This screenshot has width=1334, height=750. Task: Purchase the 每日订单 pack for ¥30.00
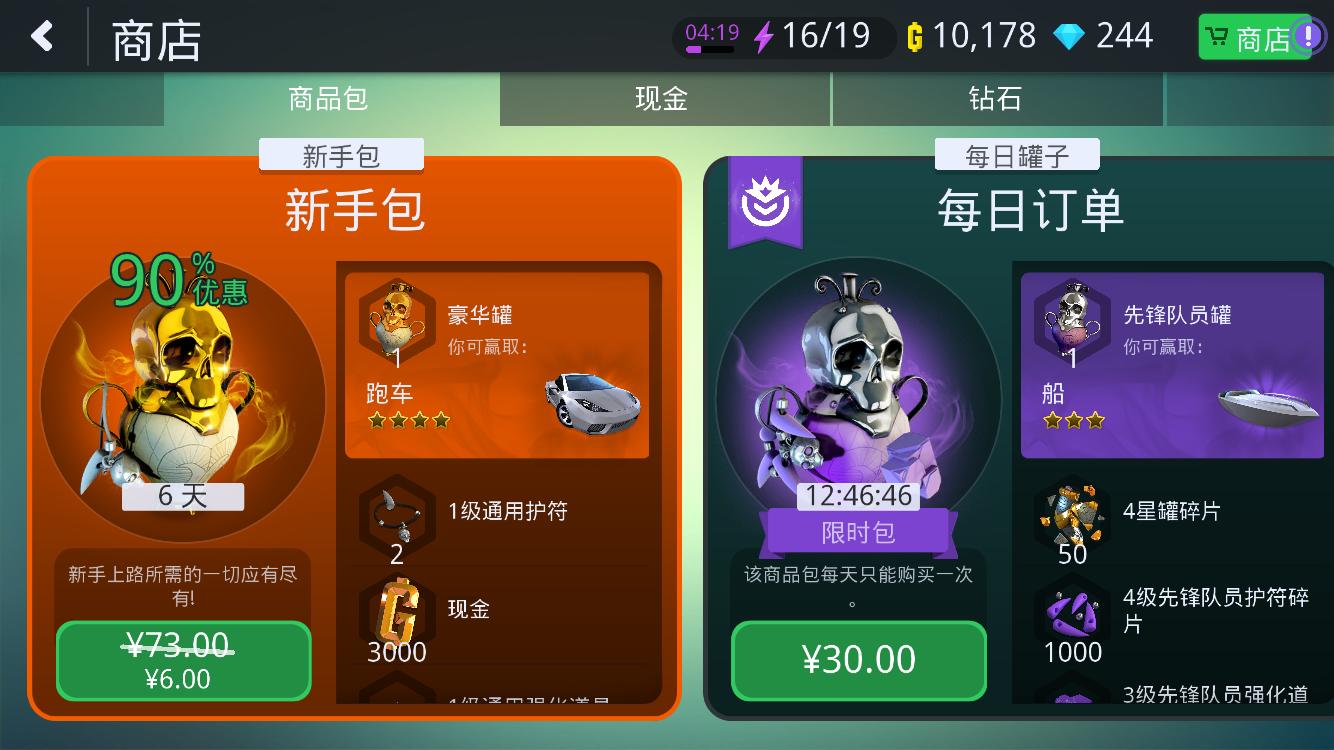[x=858, y=660]
